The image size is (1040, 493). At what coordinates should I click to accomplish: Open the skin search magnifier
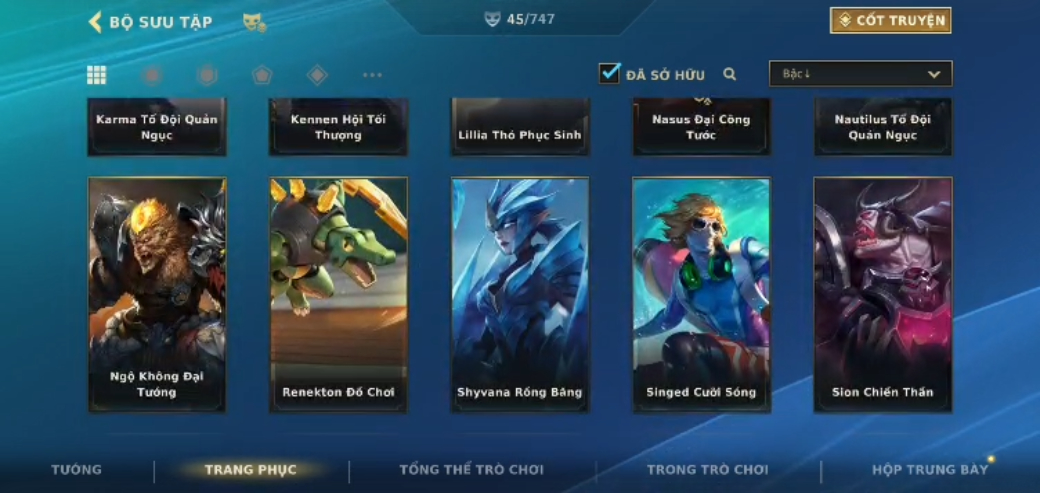tap(730, 74)
